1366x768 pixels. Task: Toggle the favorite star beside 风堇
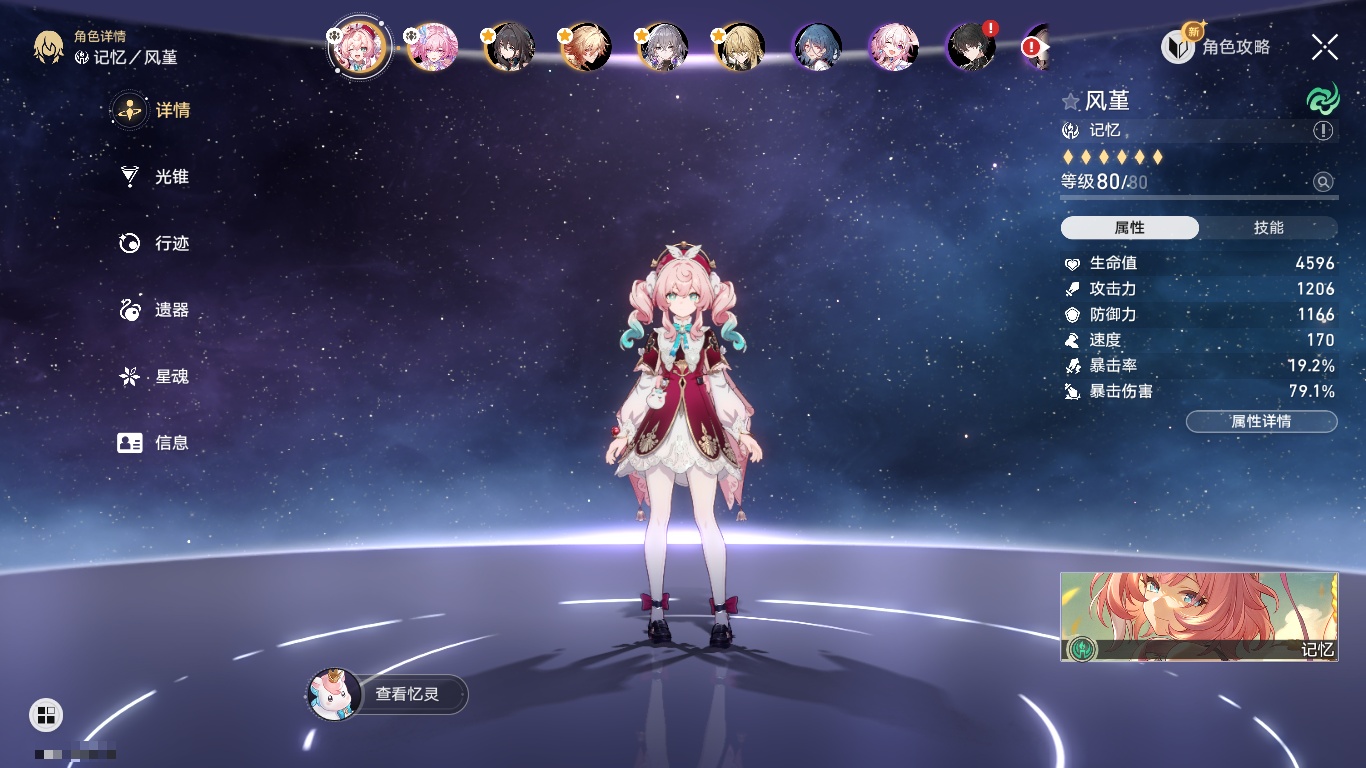click(1071, 101)
